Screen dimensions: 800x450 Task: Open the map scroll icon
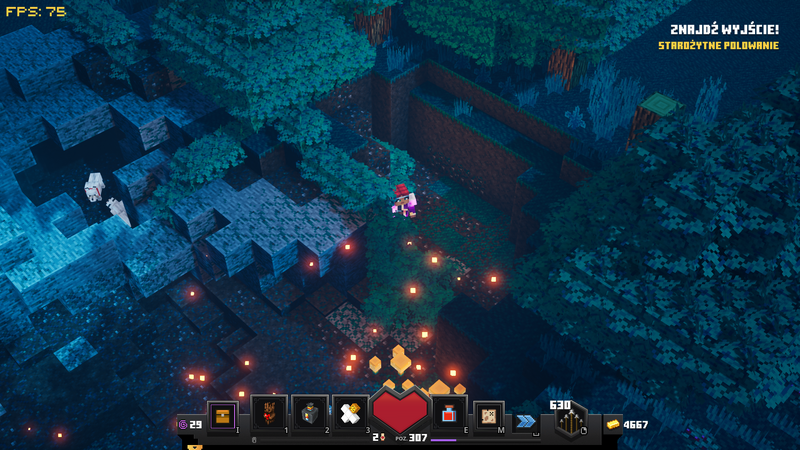(488, 415)
